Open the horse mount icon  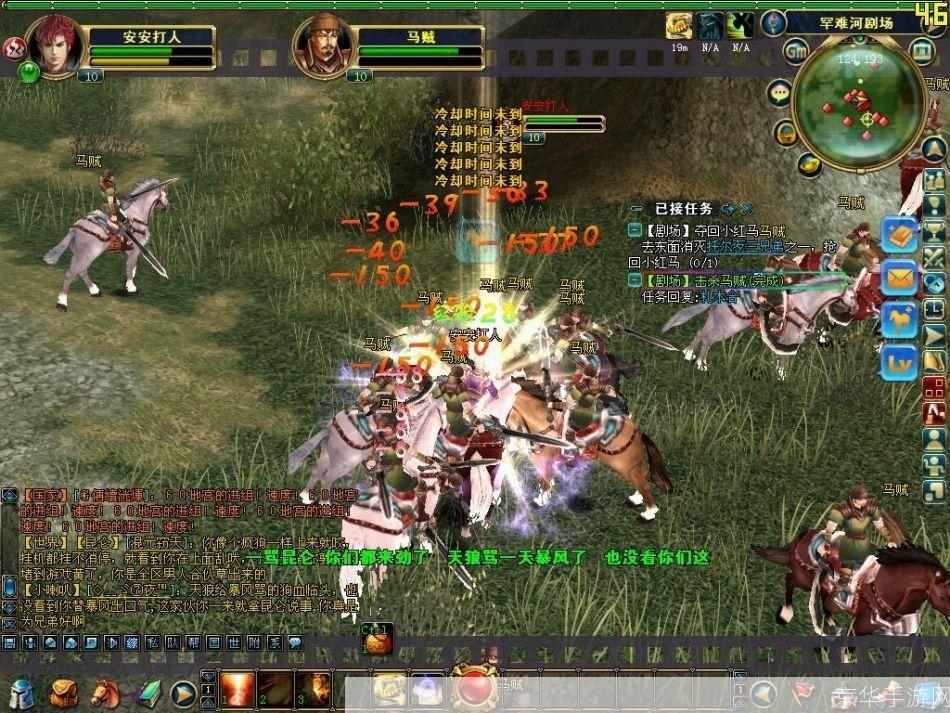[x=900, y=321]
